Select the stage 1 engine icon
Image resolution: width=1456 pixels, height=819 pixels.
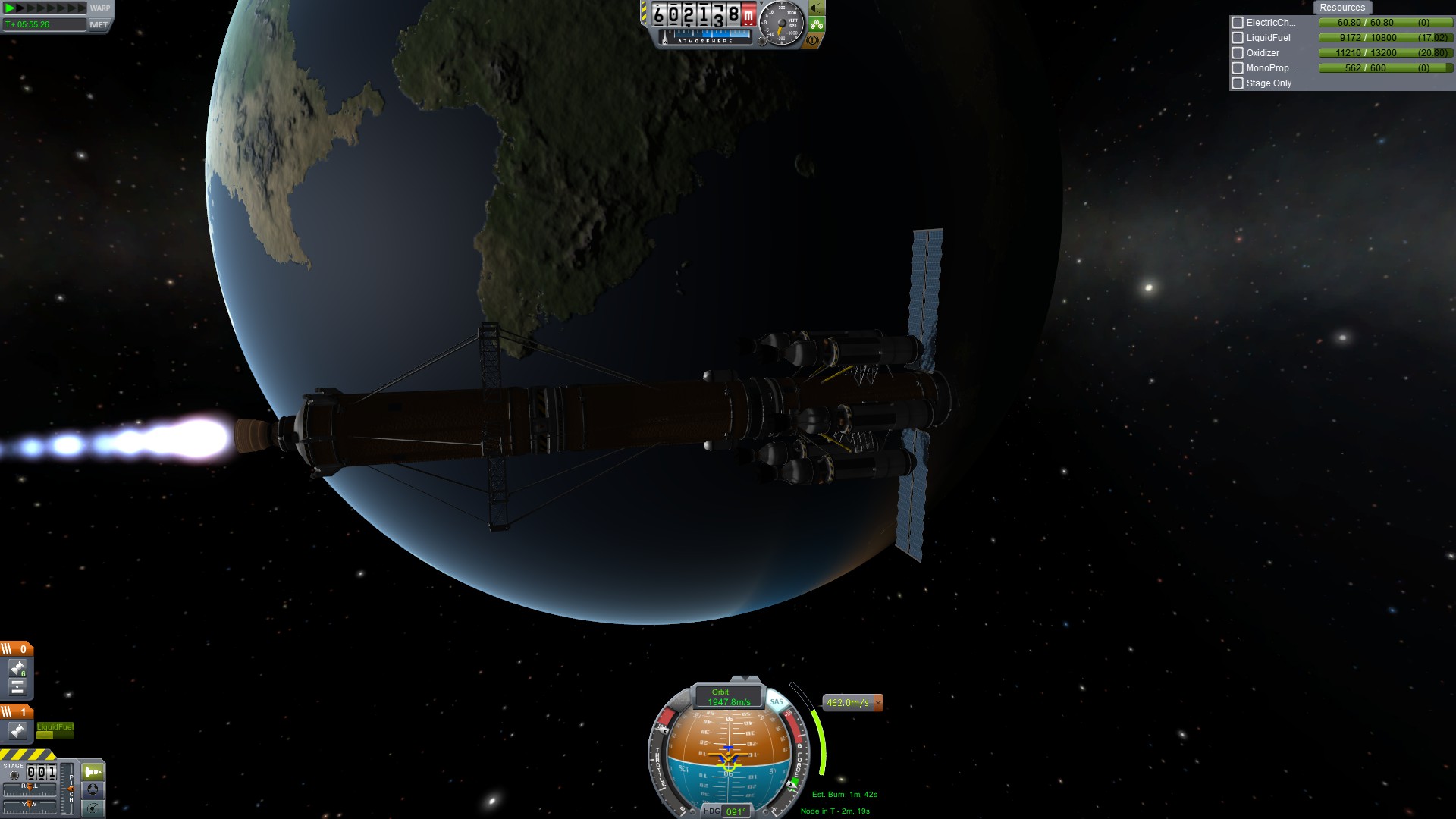pos(17,730)
